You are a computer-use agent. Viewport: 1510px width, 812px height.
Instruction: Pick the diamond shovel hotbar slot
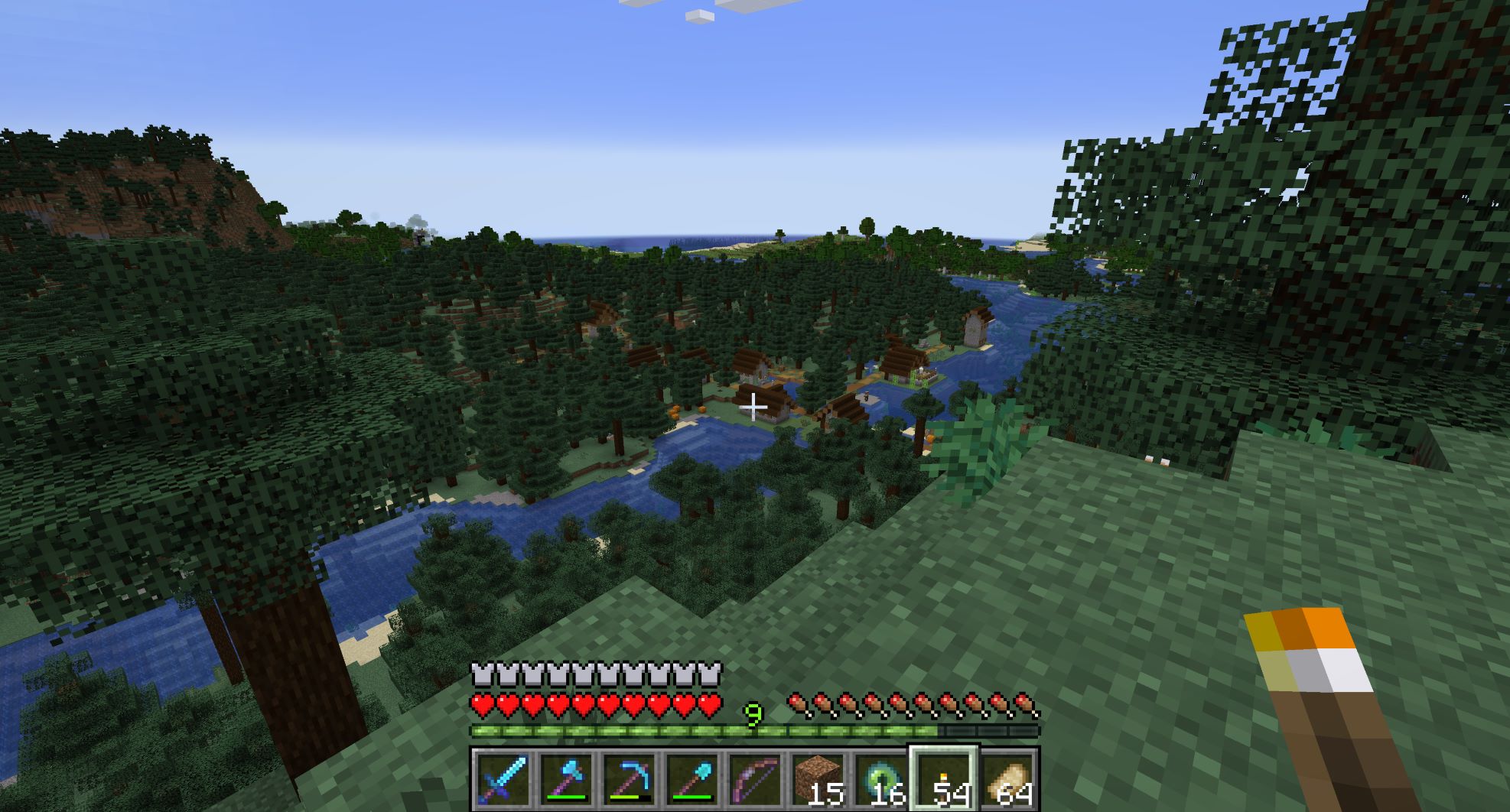[x=692, y=779]
